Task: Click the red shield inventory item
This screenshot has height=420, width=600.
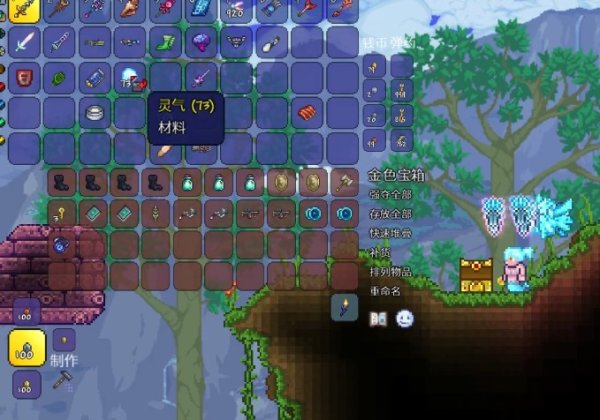Action: pyautogui.click(x=26, y=77)
